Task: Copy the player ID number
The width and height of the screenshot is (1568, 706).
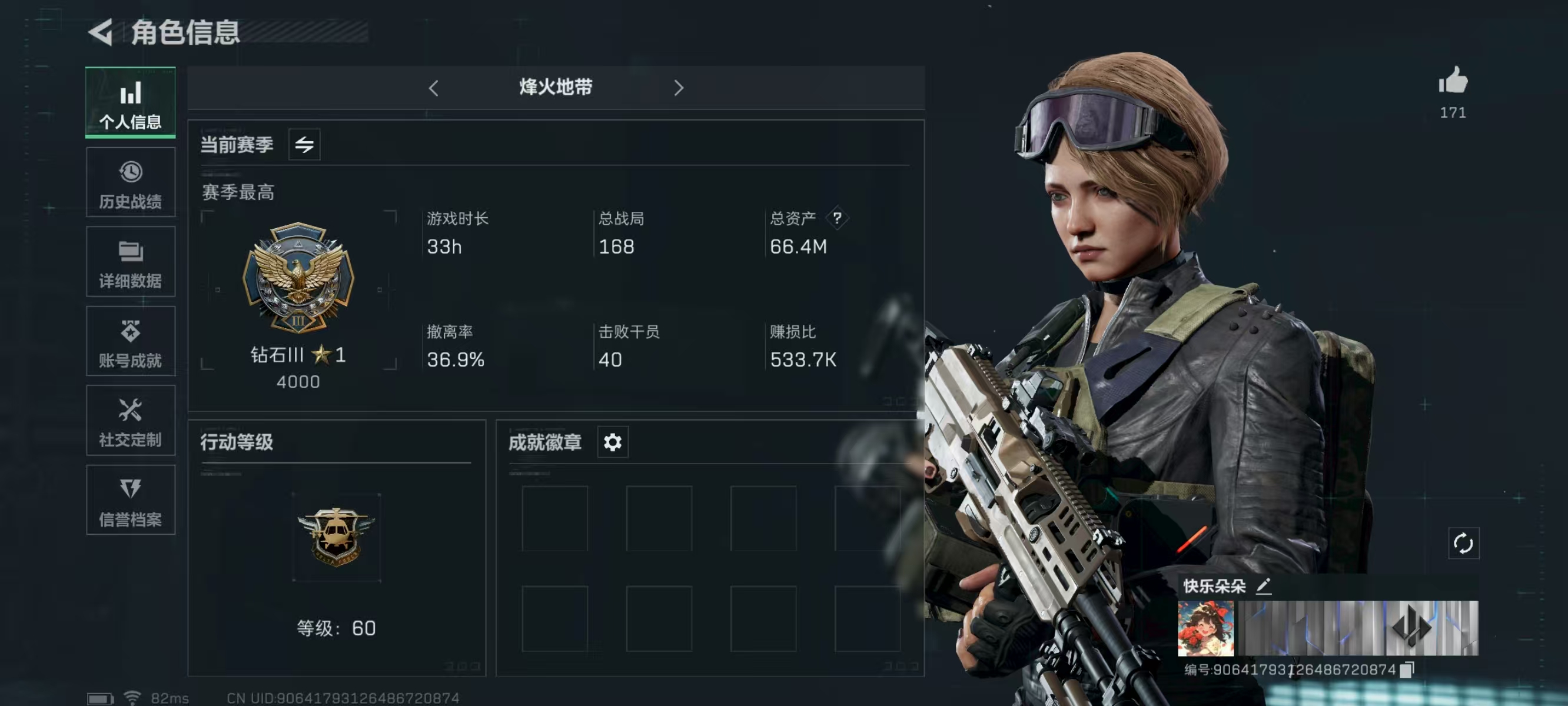Action: (1407, 670)
